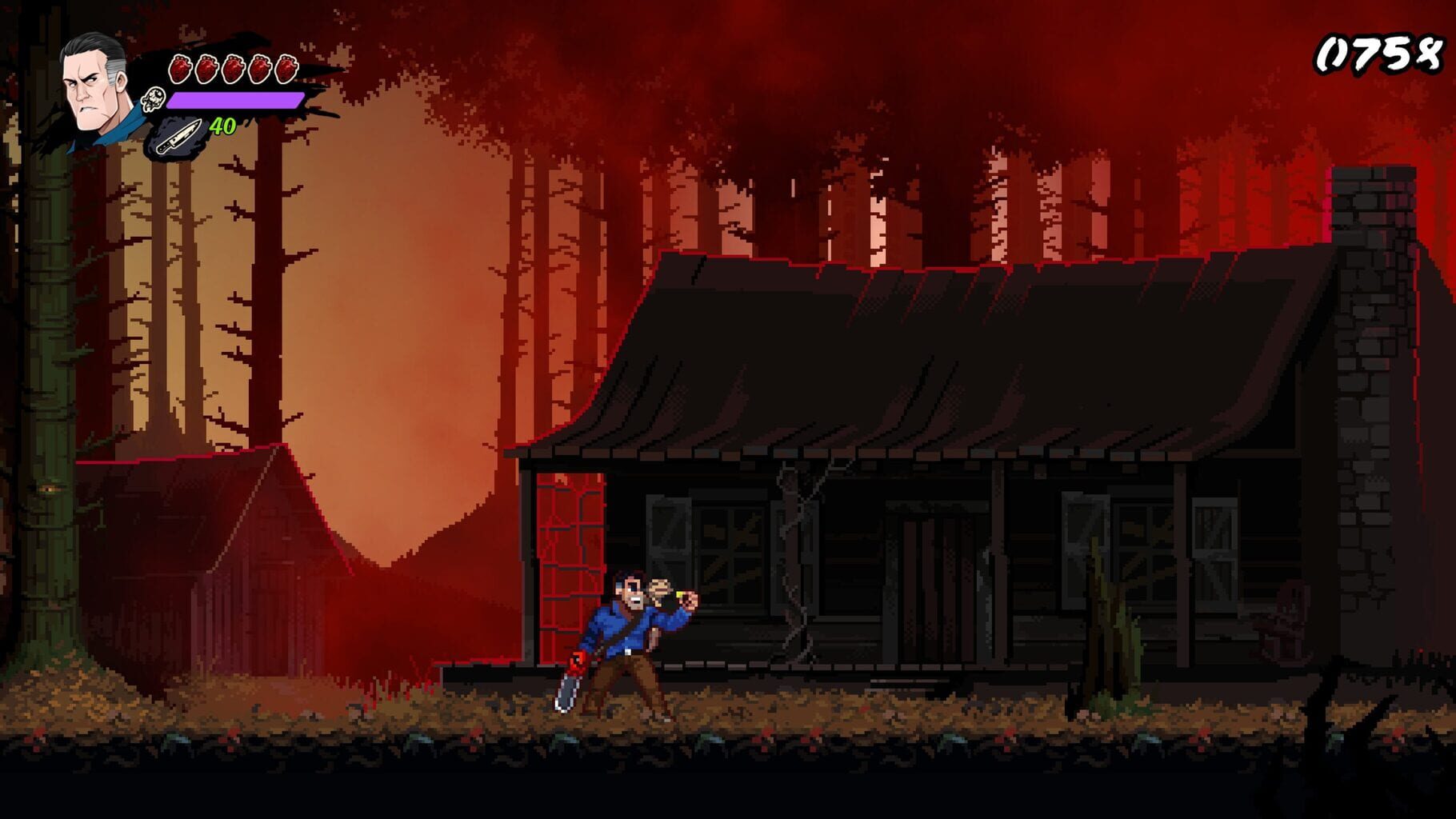Click the purple power bar in the HUD
This screenshot has width=1456, height=819.
236,99
